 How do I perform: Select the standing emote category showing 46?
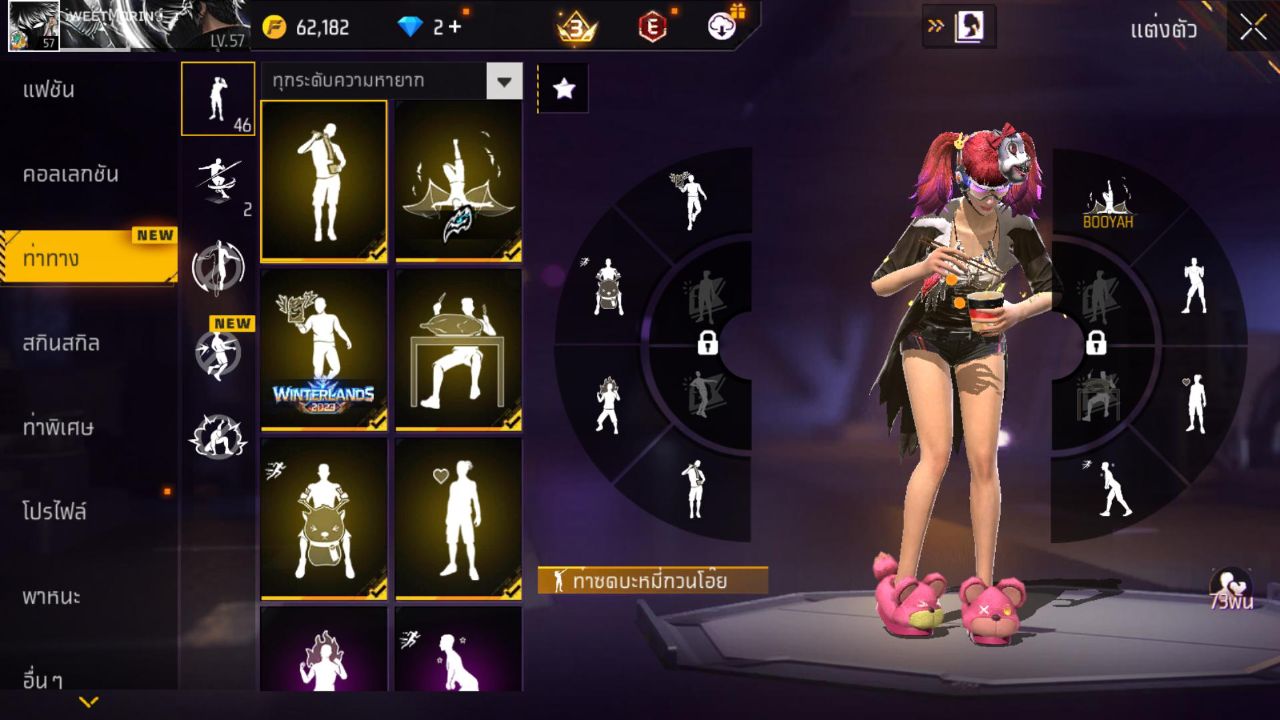[x=218, y=98]
